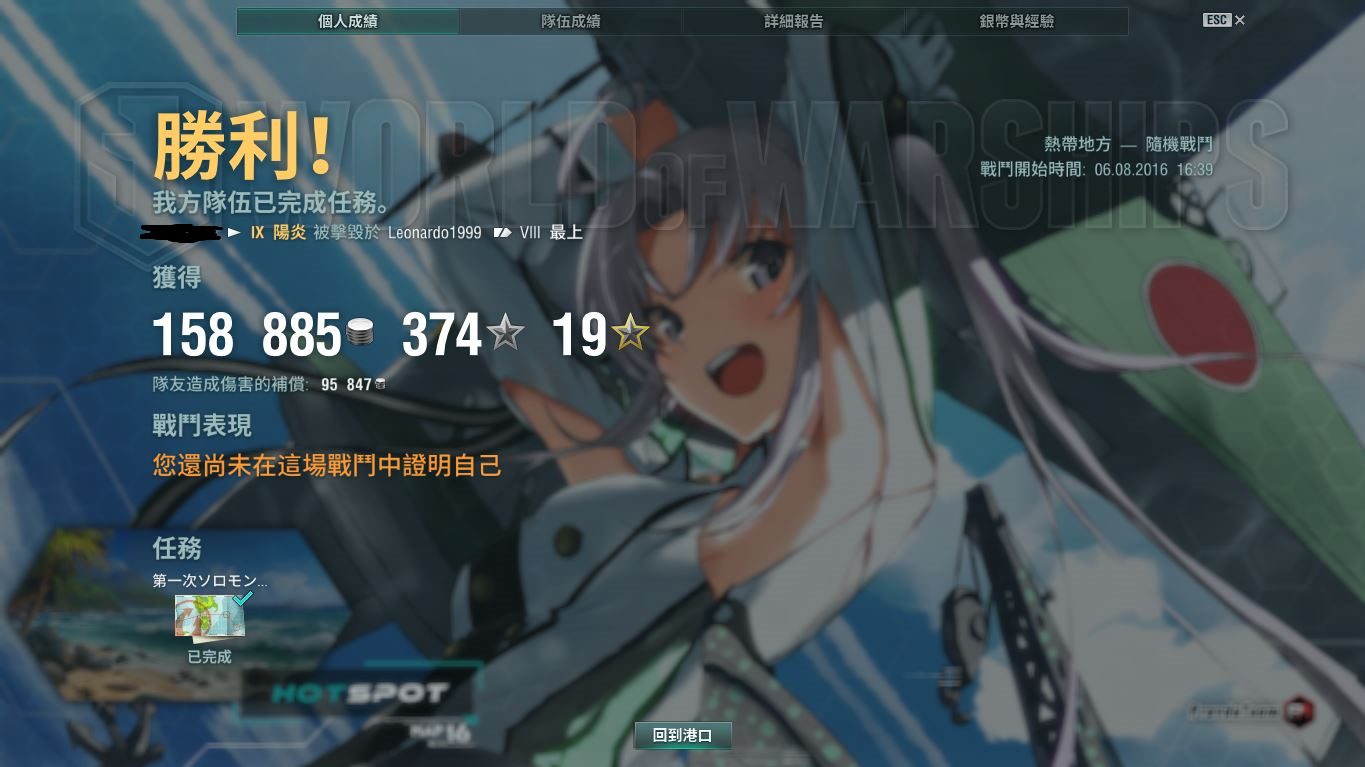Click the 回到港口 button
This screenshot has height=767, width=1365.
point(683,736)
